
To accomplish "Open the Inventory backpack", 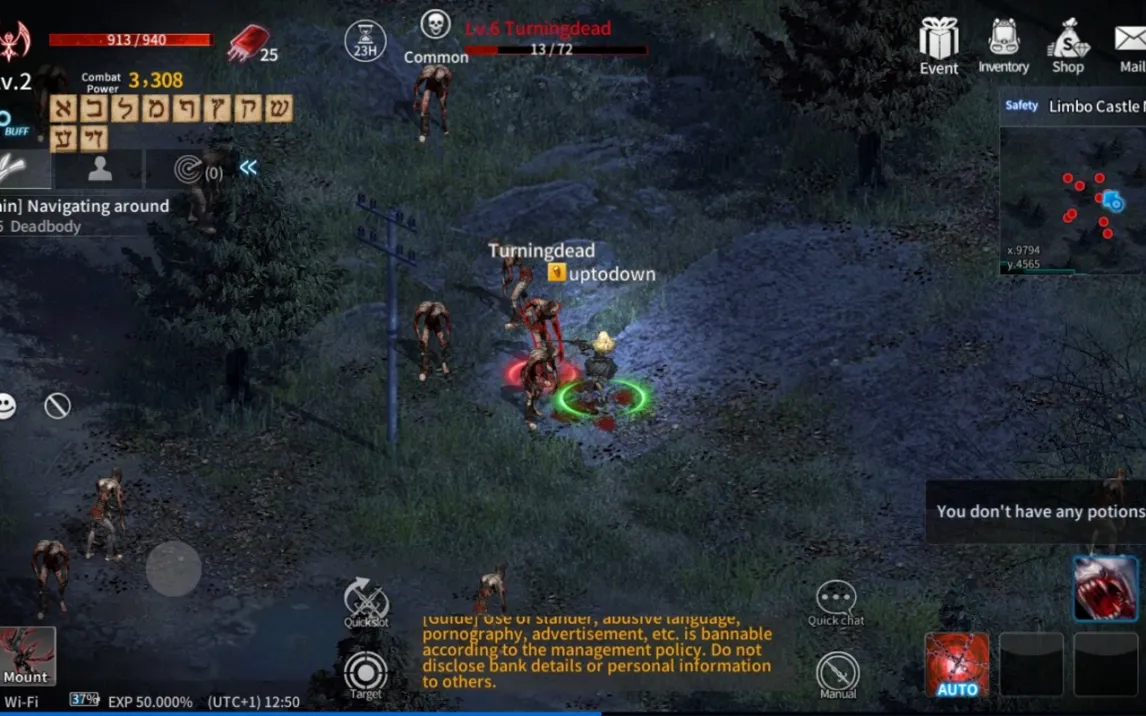I will [x=1003, y=46].
